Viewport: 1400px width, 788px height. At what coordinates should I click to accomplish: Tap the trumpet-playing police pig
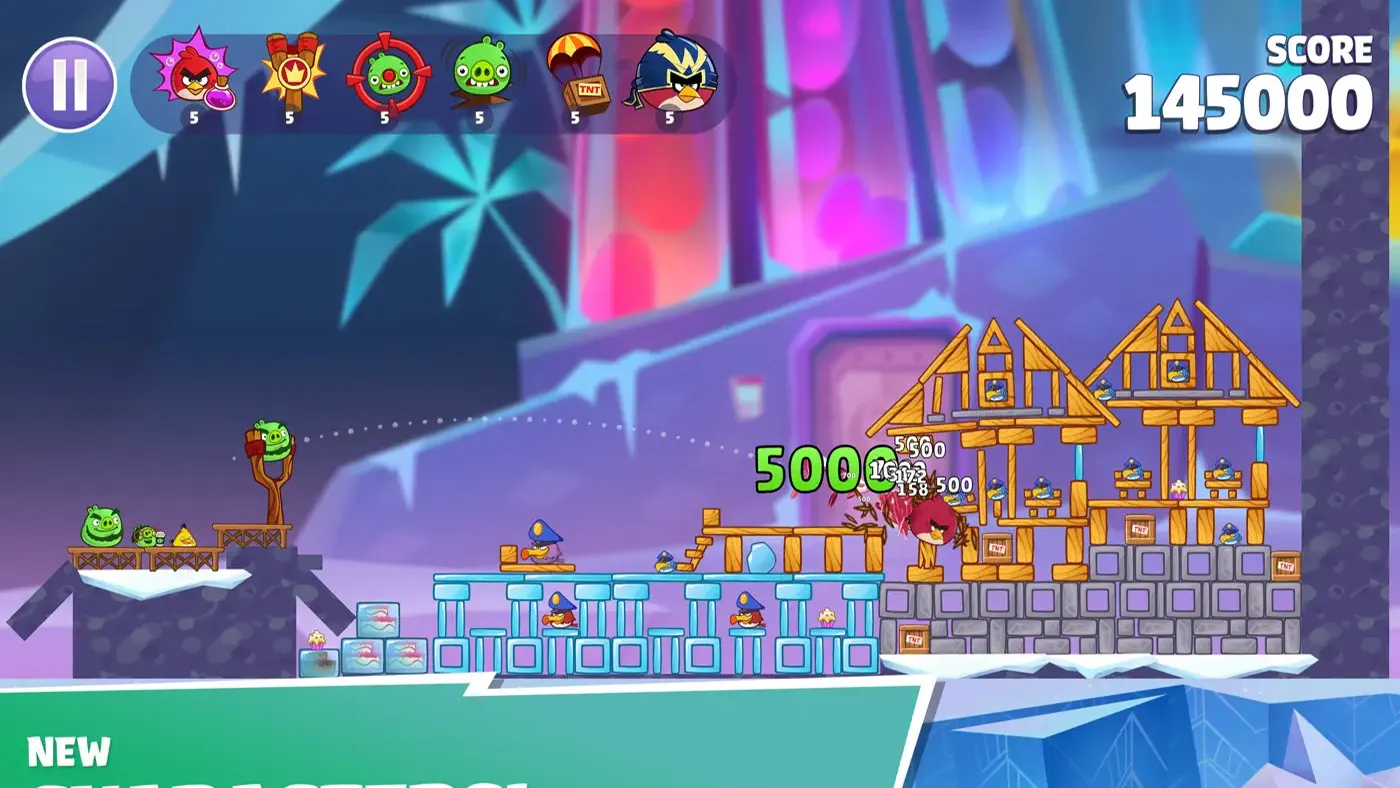(543, 548)
